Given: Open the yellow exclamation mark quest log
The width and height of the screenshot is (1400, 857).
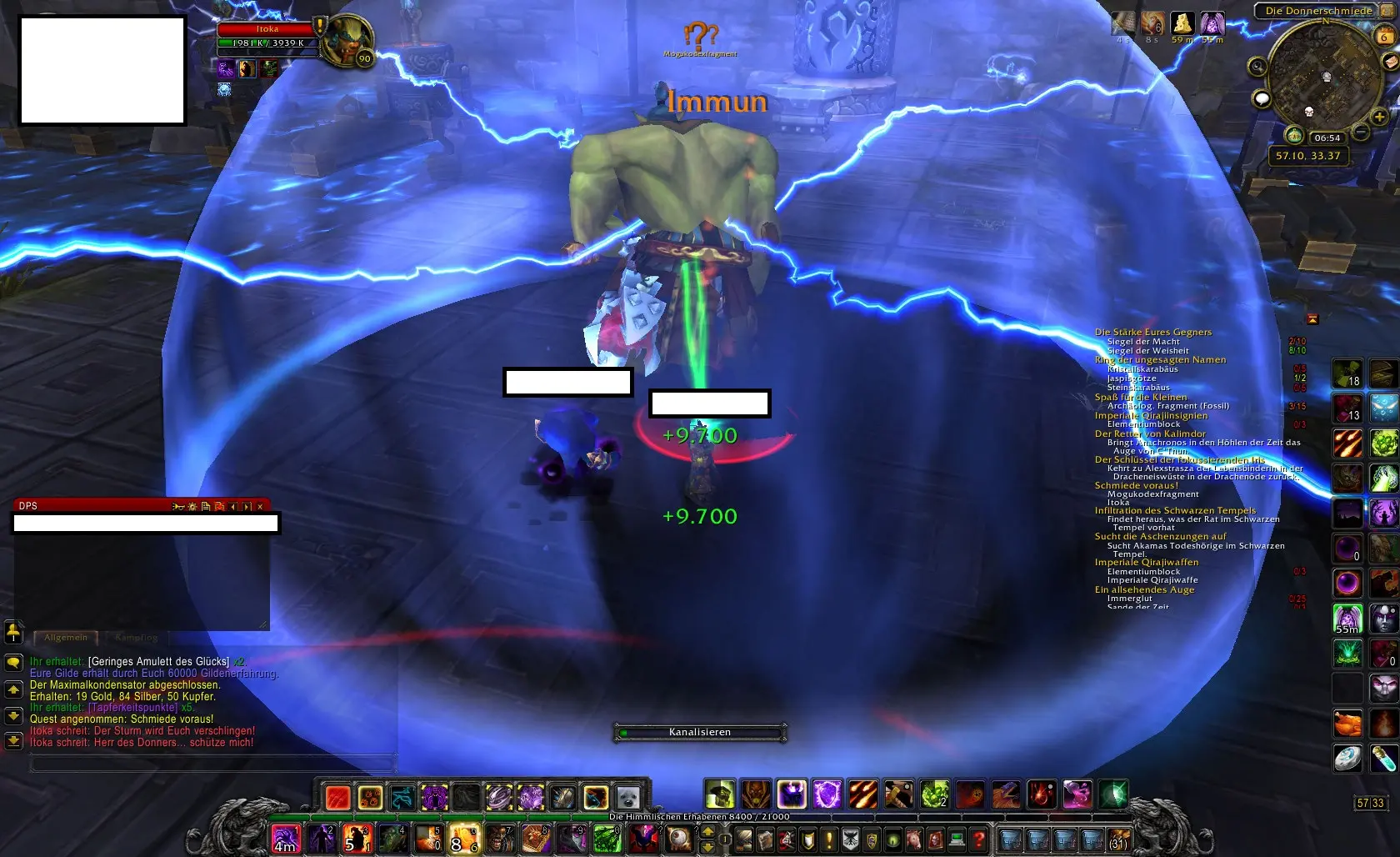Looking at the screenshot, I should [x=829, y=839].
